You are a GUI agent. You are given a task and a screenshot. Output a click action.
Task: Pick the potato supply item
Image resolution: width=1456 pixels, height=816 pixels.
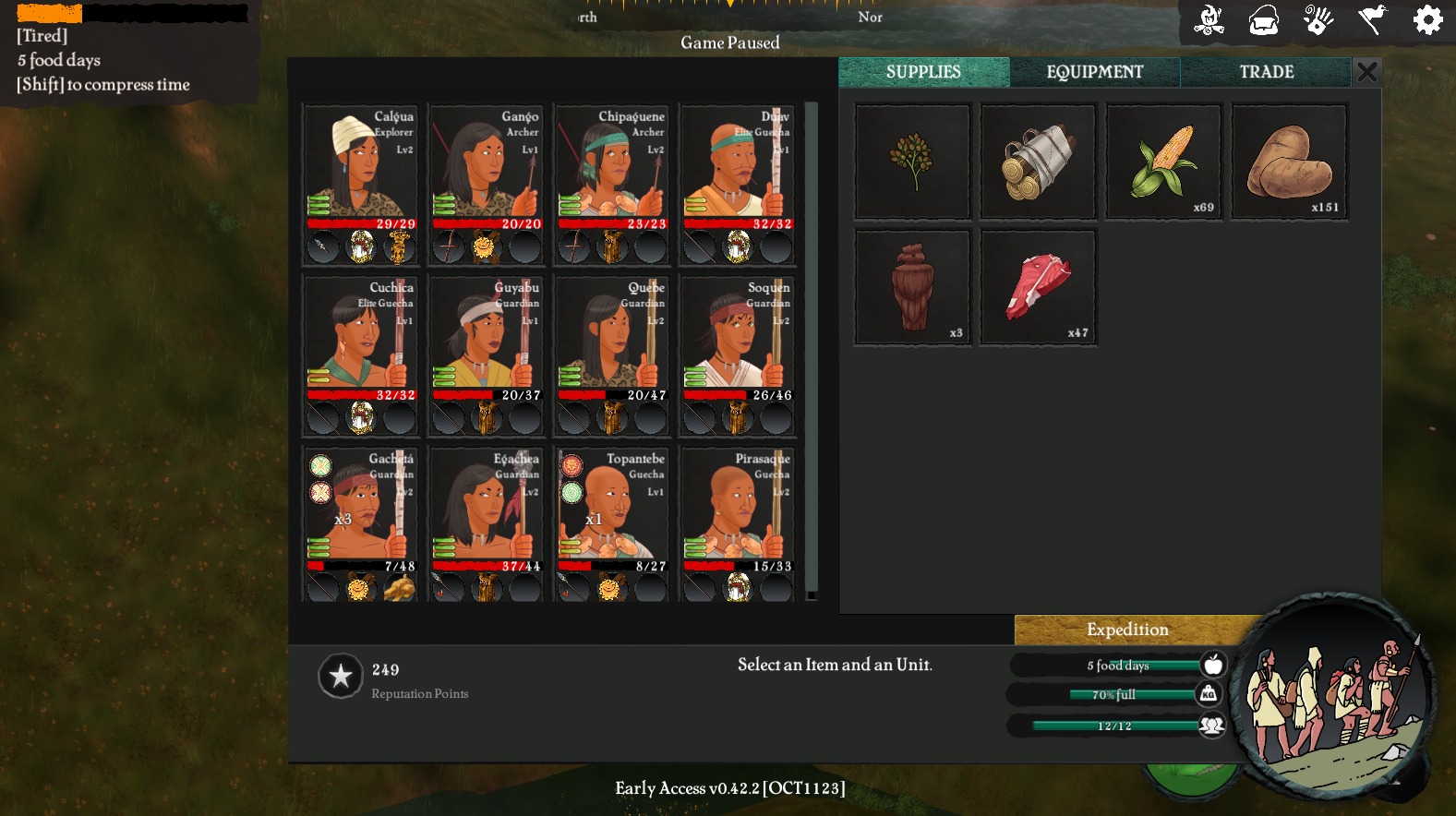pos(1289,162)
